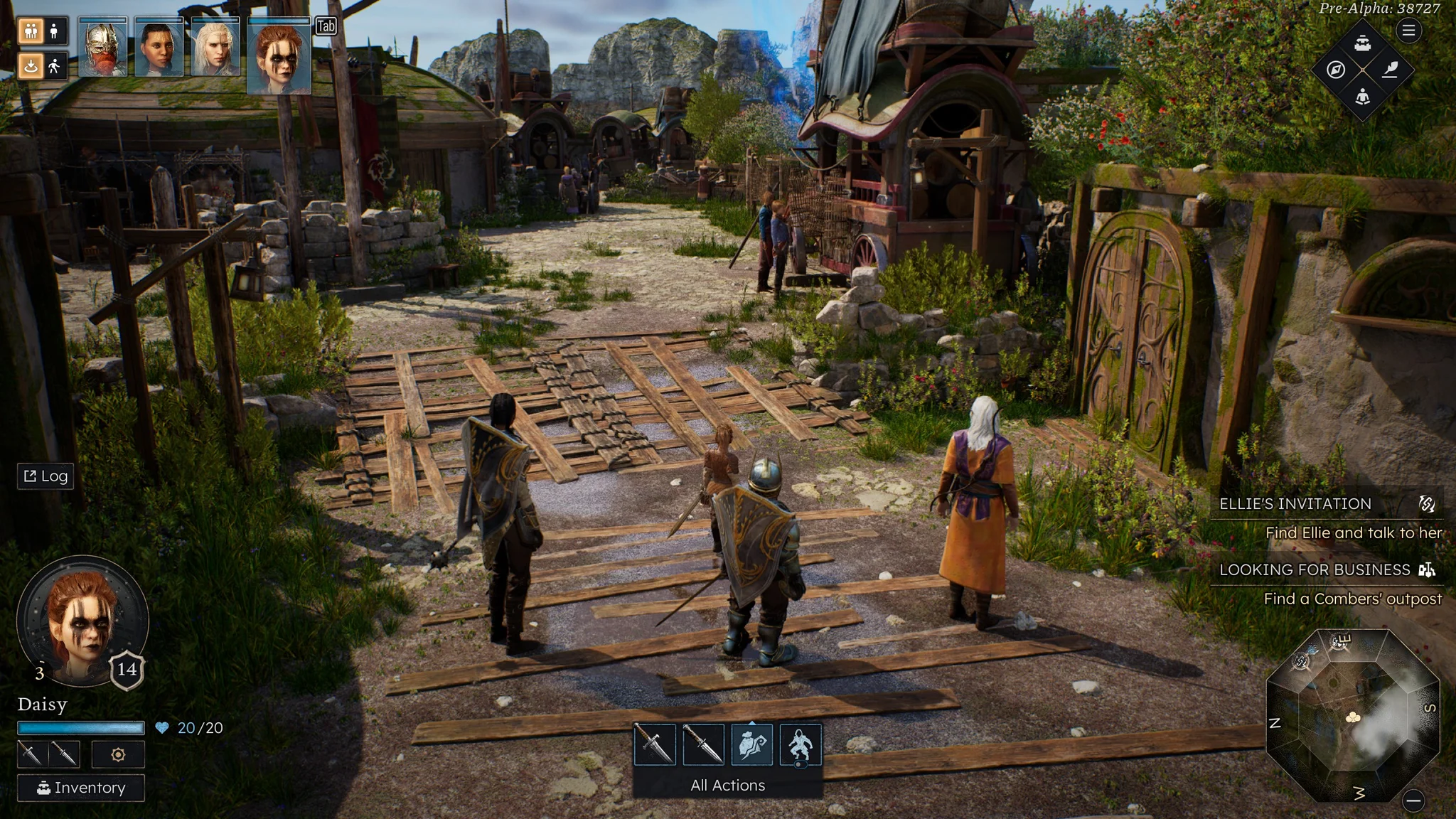Open the Inventory

[81, 788]
